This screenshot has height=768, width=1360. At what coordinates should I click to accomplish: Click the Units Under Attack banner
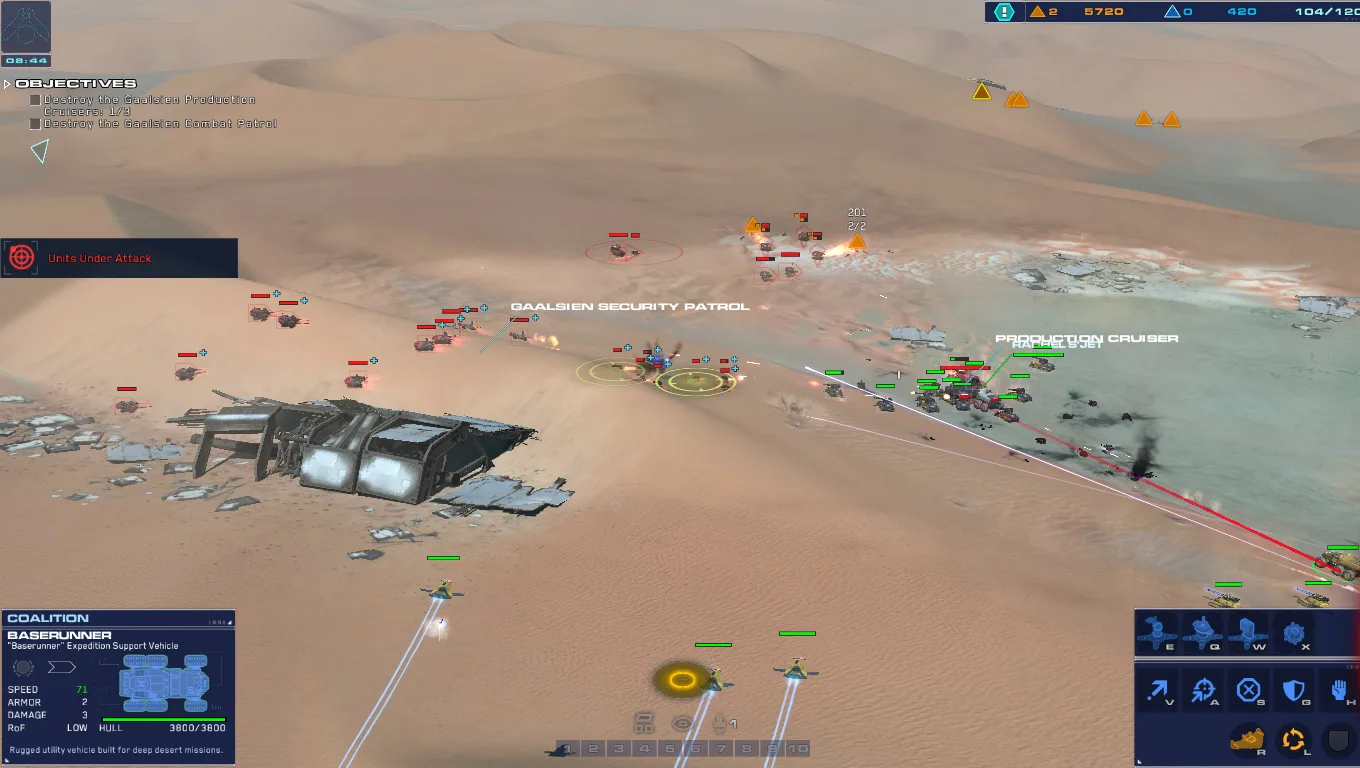(120, 258)
